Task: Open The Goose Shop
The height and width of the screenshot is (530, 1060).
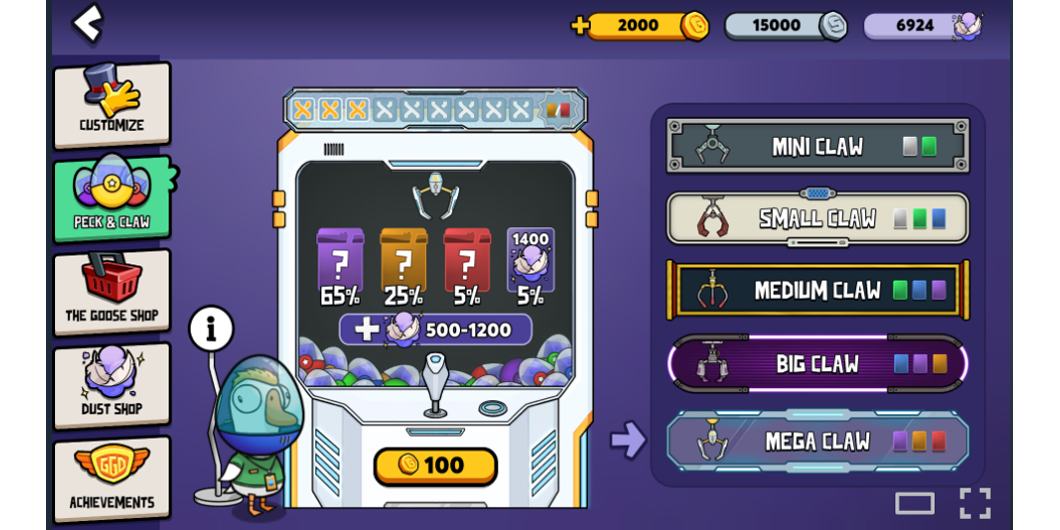Action: coord(111,292)
